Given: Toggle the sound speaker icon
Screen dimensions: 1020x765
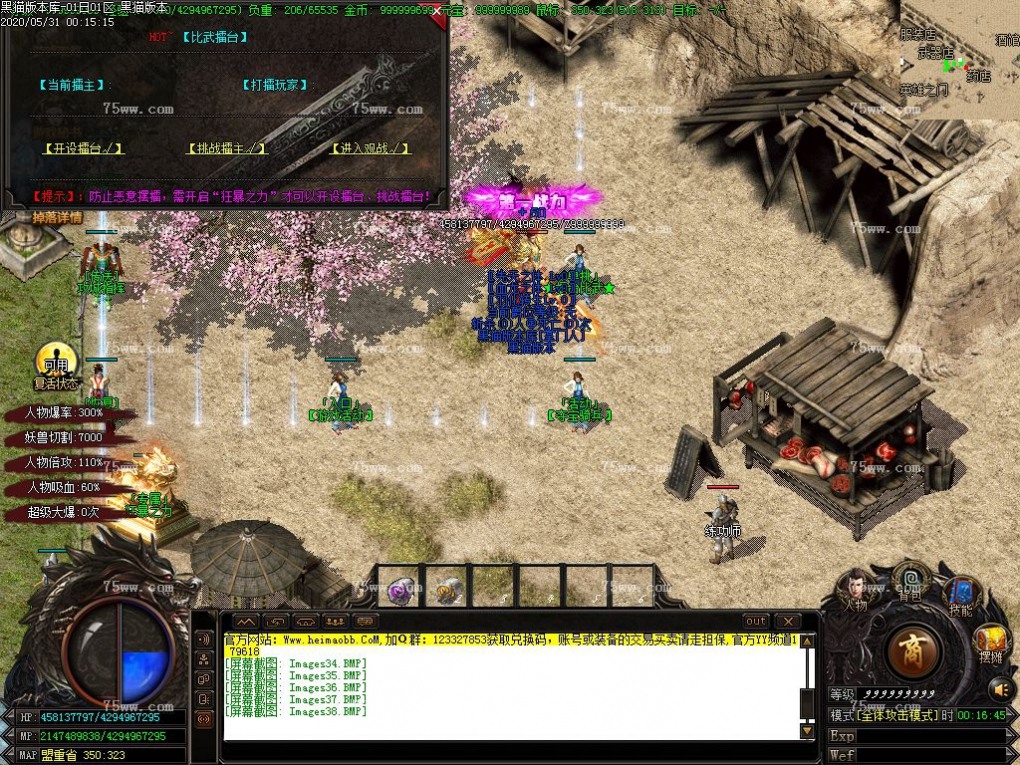Looking at the screenshot, I should point(1001,688).
